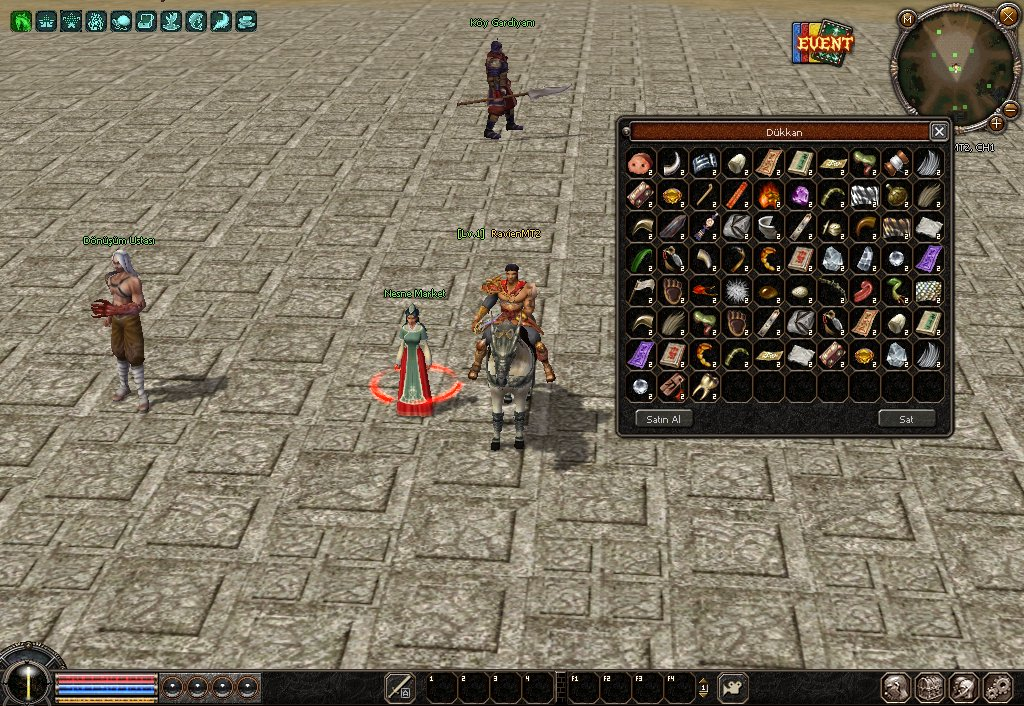Click the Sat sell button
Image resolution: width=1024 pixels, height=706 pixels.
906,418
